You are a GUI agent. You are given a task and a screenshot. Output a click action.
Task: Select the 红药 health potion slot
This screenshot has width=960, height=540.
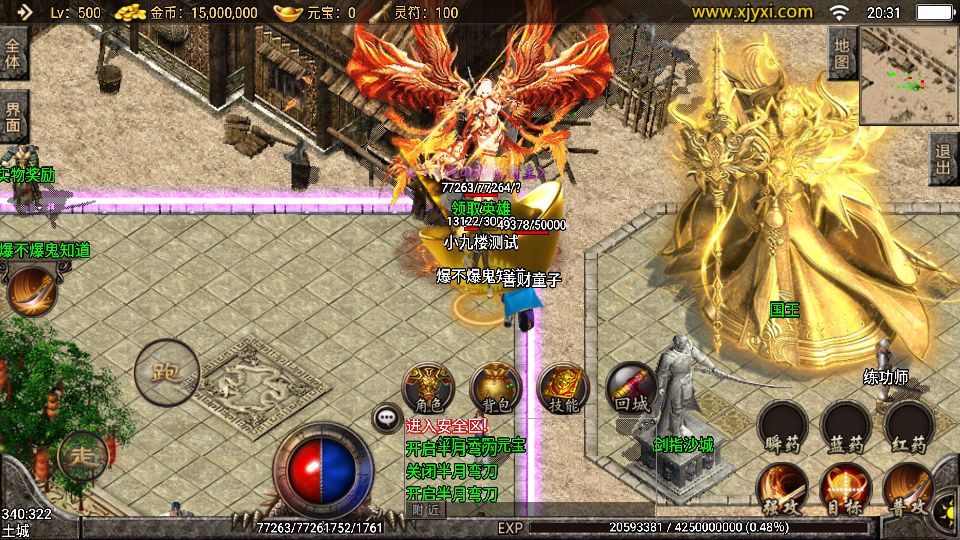tap(907, 426)
